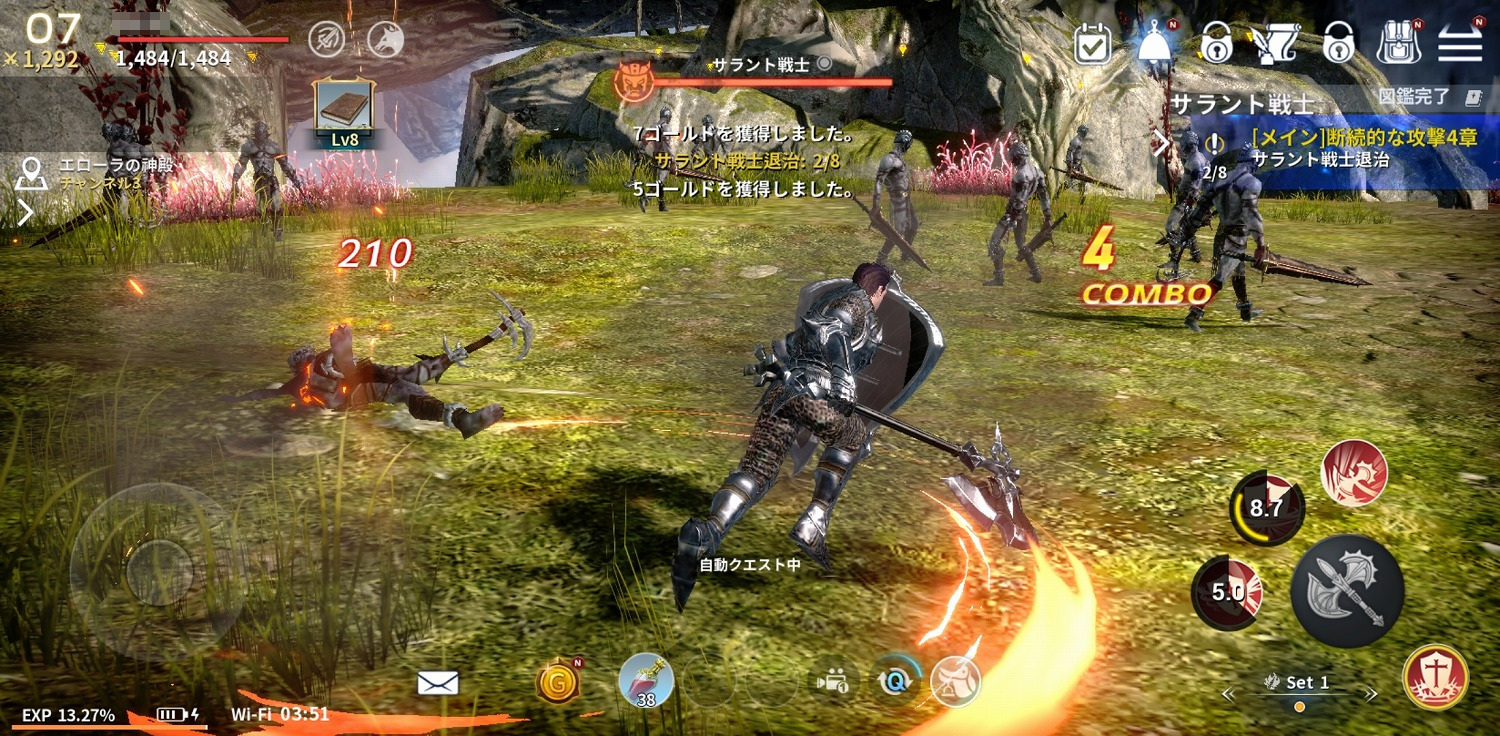The image size is (1500, 736).
Task: Select the main quest 断続的な攻撃4章 tracker
Action: tap(1340, 148)
